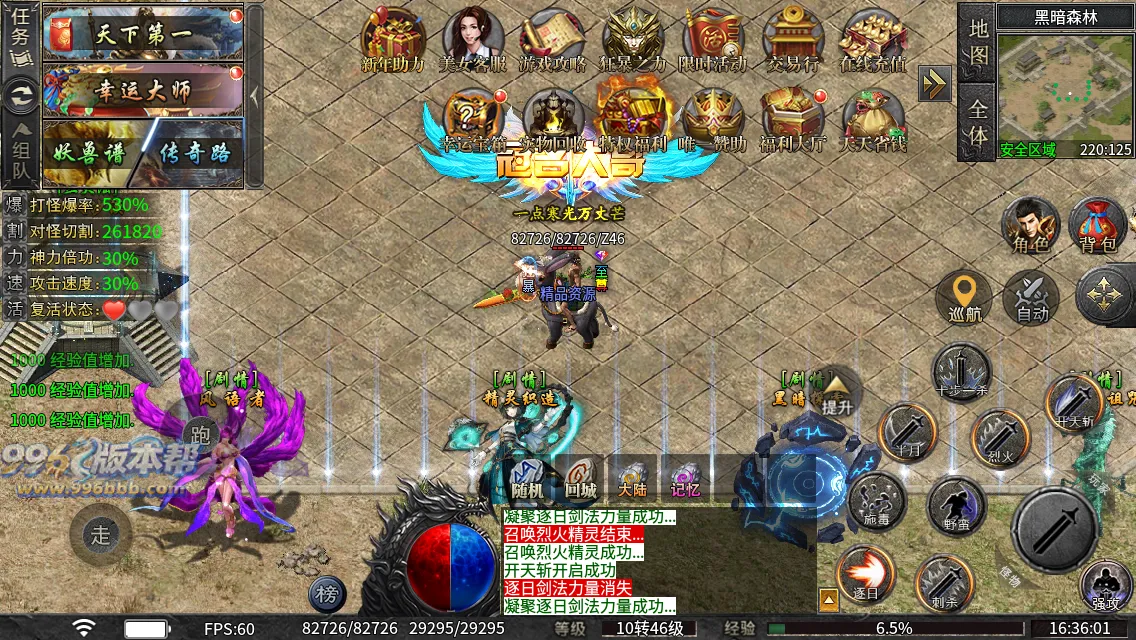Open the 福利大厅 welfare hall chest

792,118
